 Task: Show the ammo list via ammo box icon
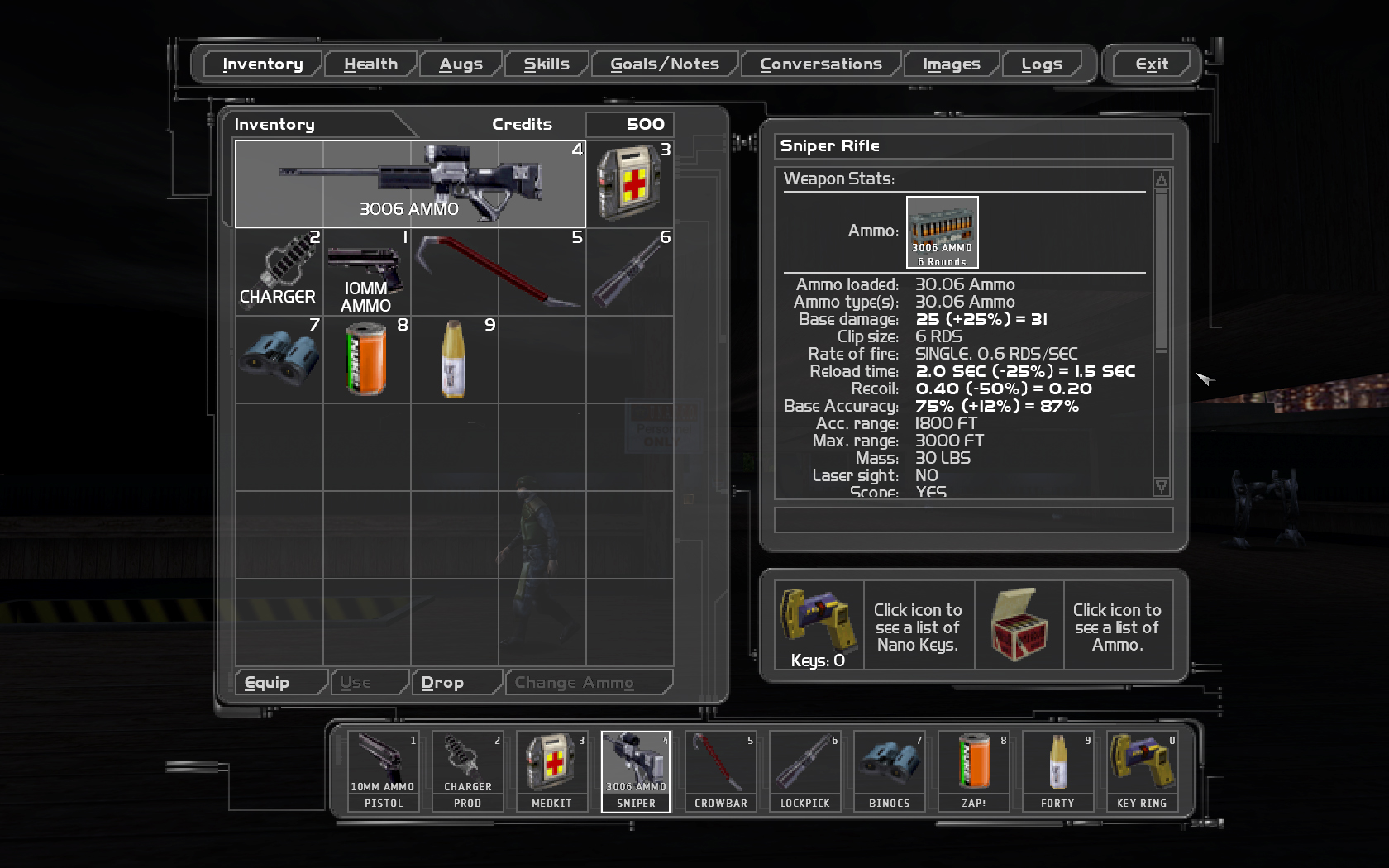point(1019,625)
